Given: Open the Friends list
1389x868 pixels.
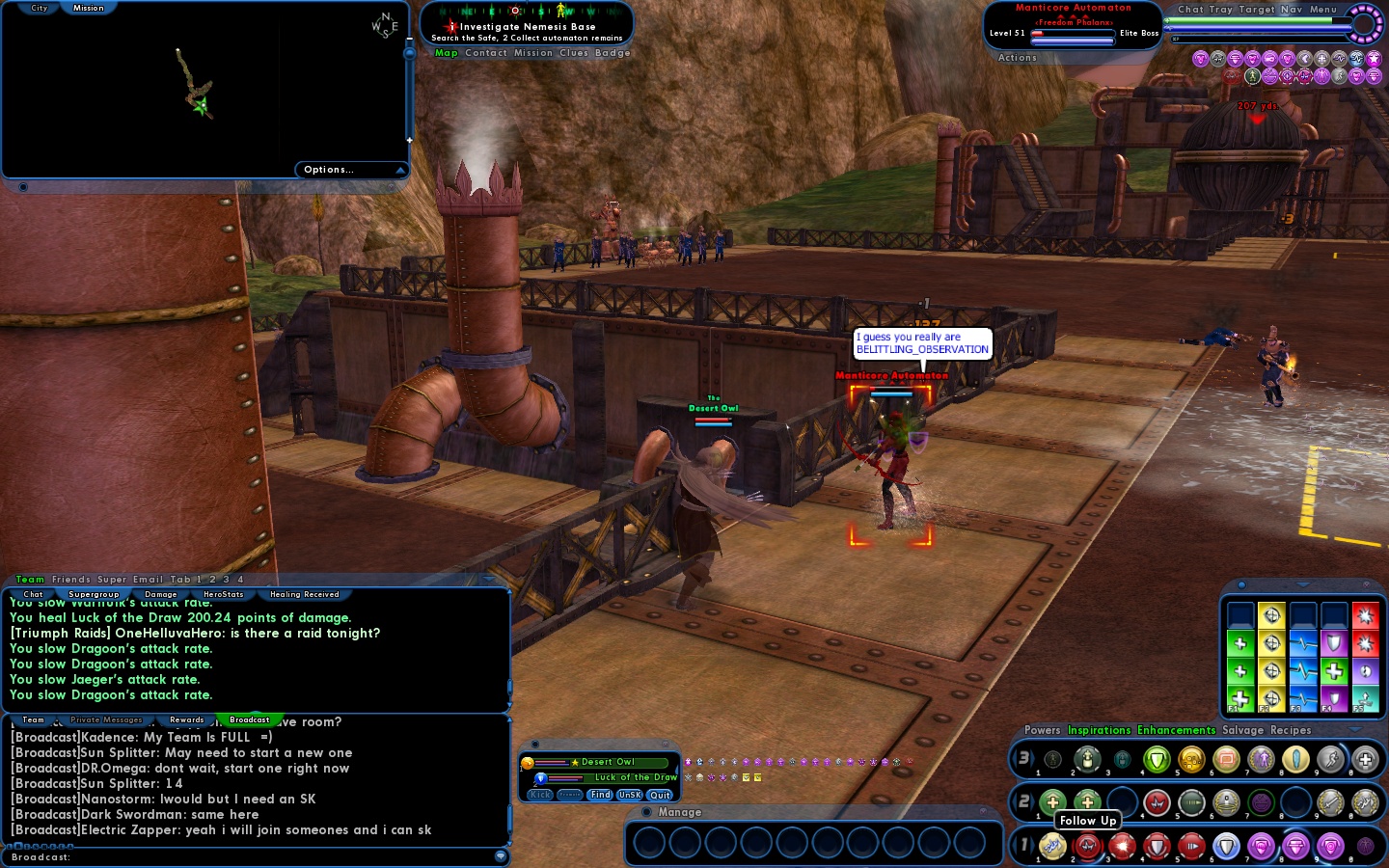Looking at the screenshot, I should tap(70, 580).
